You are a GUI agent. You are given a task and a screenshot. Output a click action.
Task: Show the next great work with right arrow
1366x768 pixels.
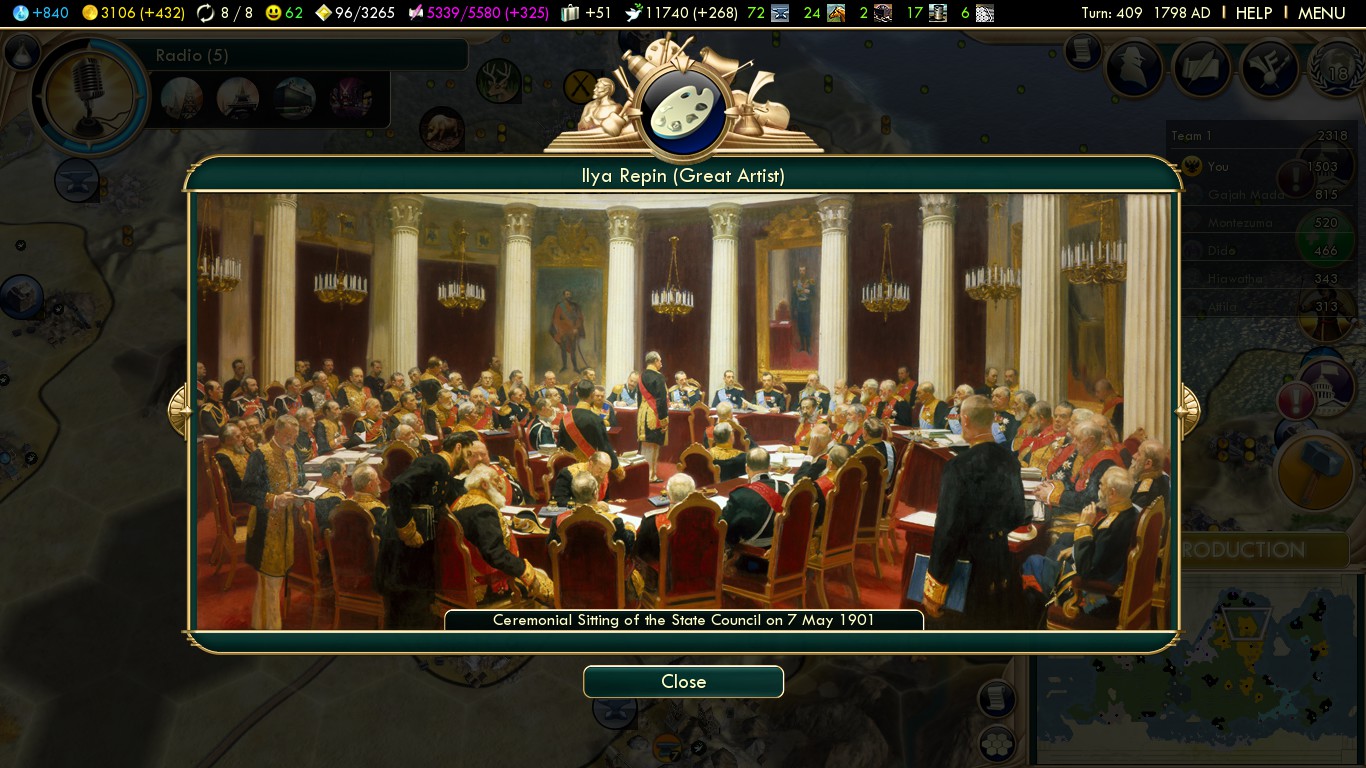pos(1187,410)
